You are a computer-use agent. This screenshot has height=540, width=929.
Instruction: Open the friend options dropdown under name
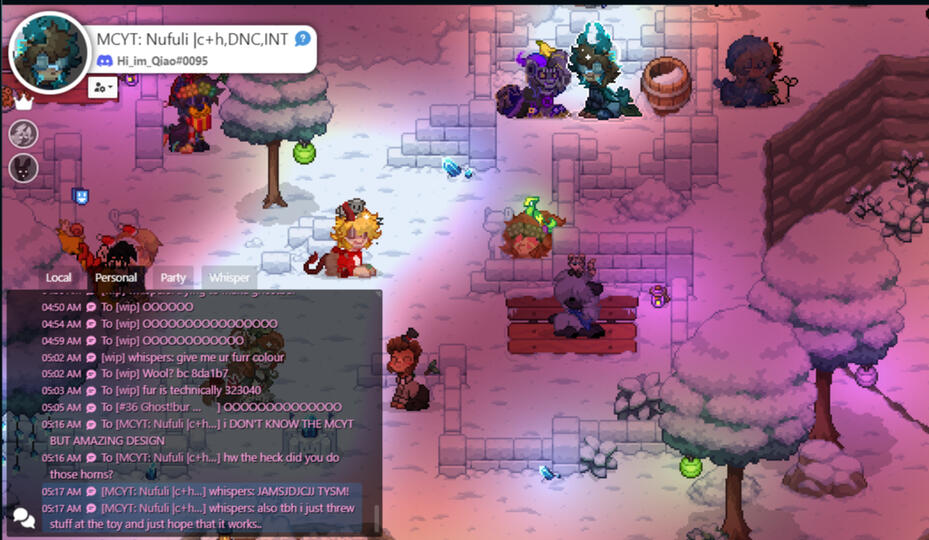(102, 87)
